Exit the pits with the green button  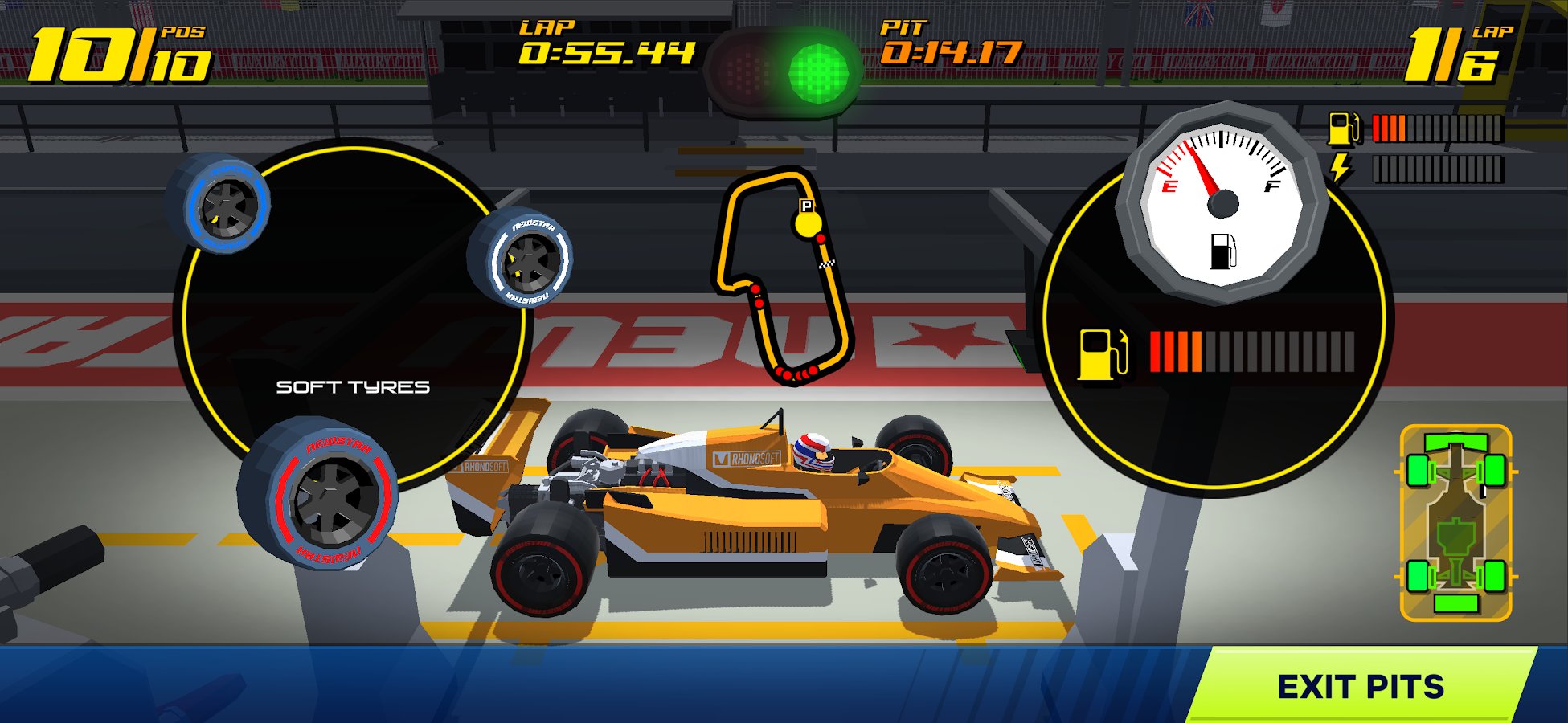(1361, 687)
